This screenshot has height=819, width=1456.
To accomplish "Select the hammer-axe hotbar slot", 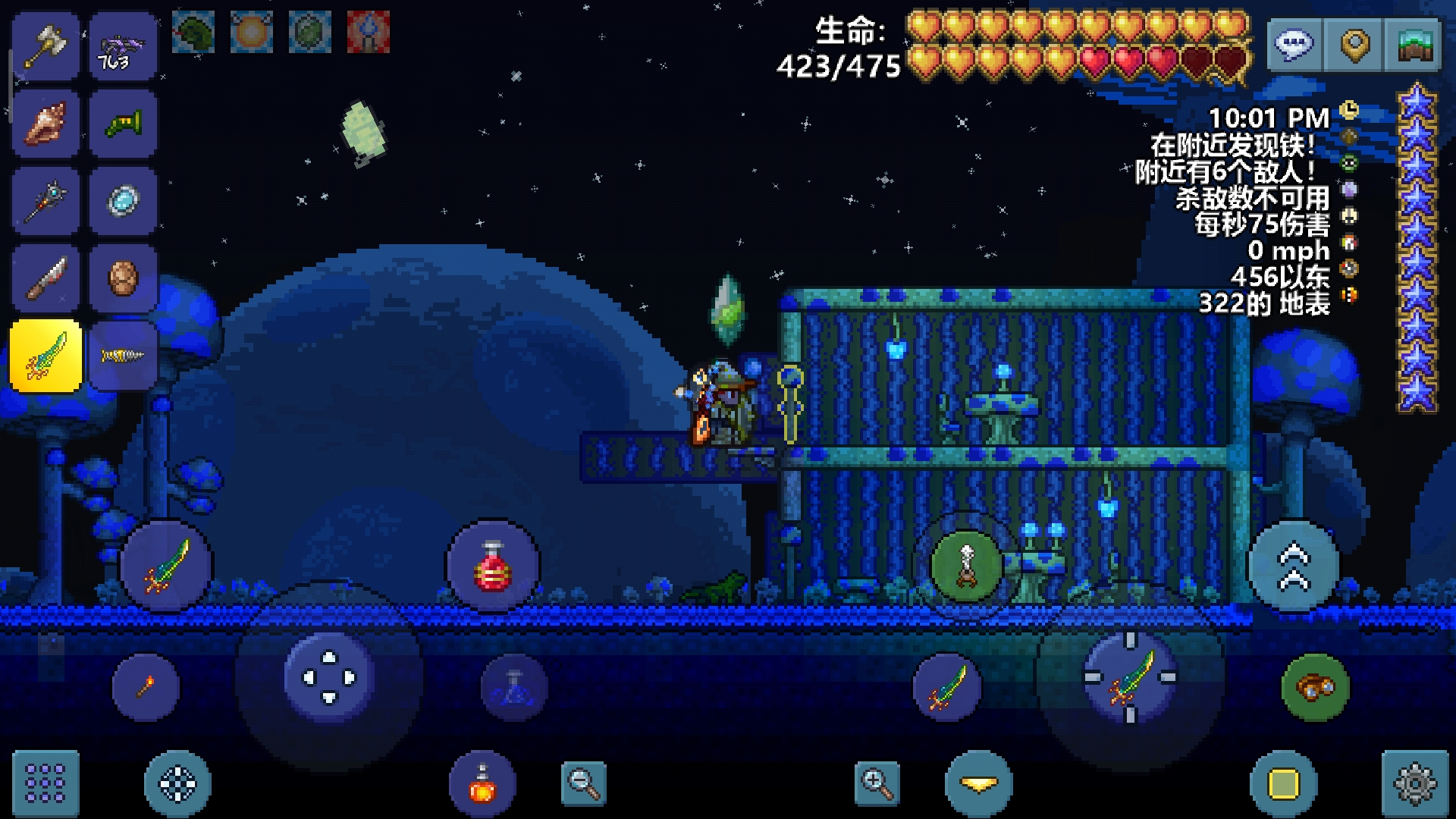I will pos(45,47).
